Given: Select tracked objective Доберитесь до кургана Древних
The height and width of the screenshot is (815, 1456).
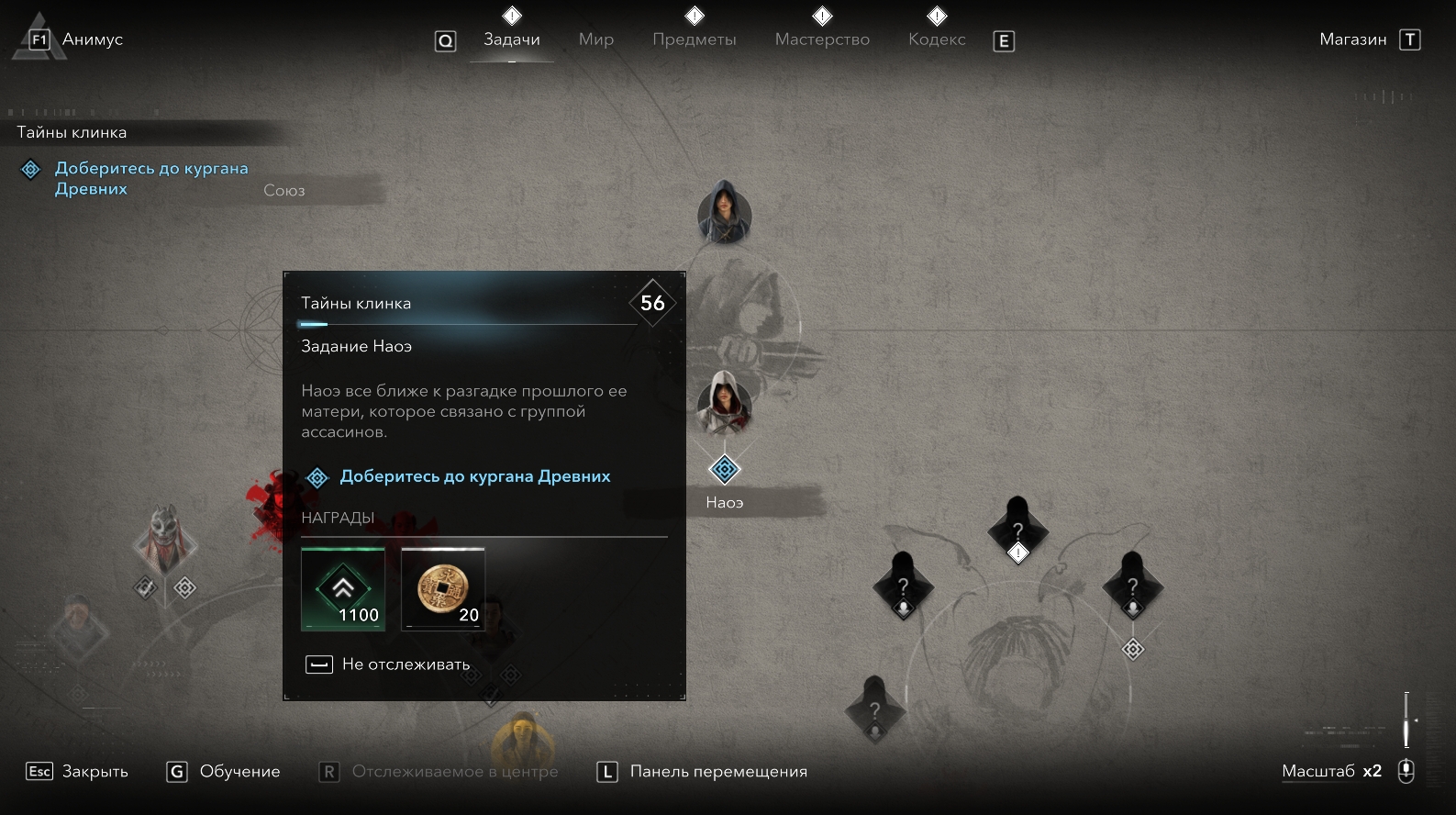Looking at the screenshot, I should (x=150, y=178).
